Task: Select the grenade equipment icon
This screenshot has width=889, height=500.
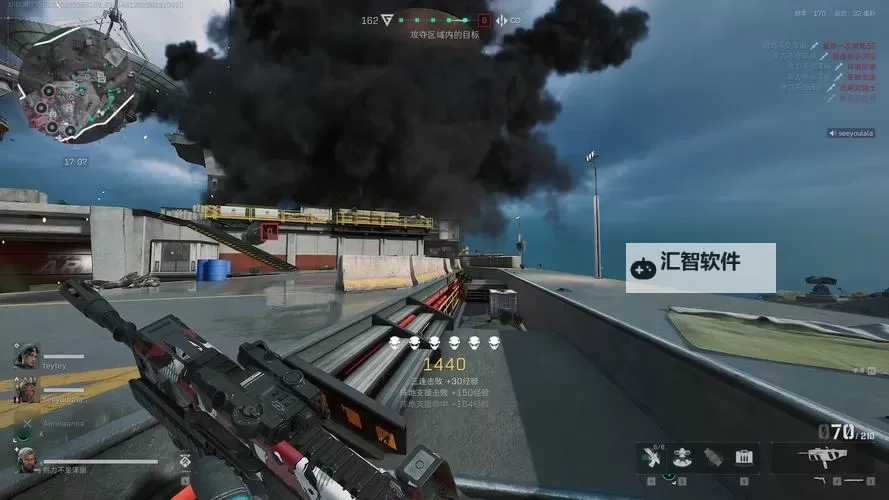Action: pos(713,458)
